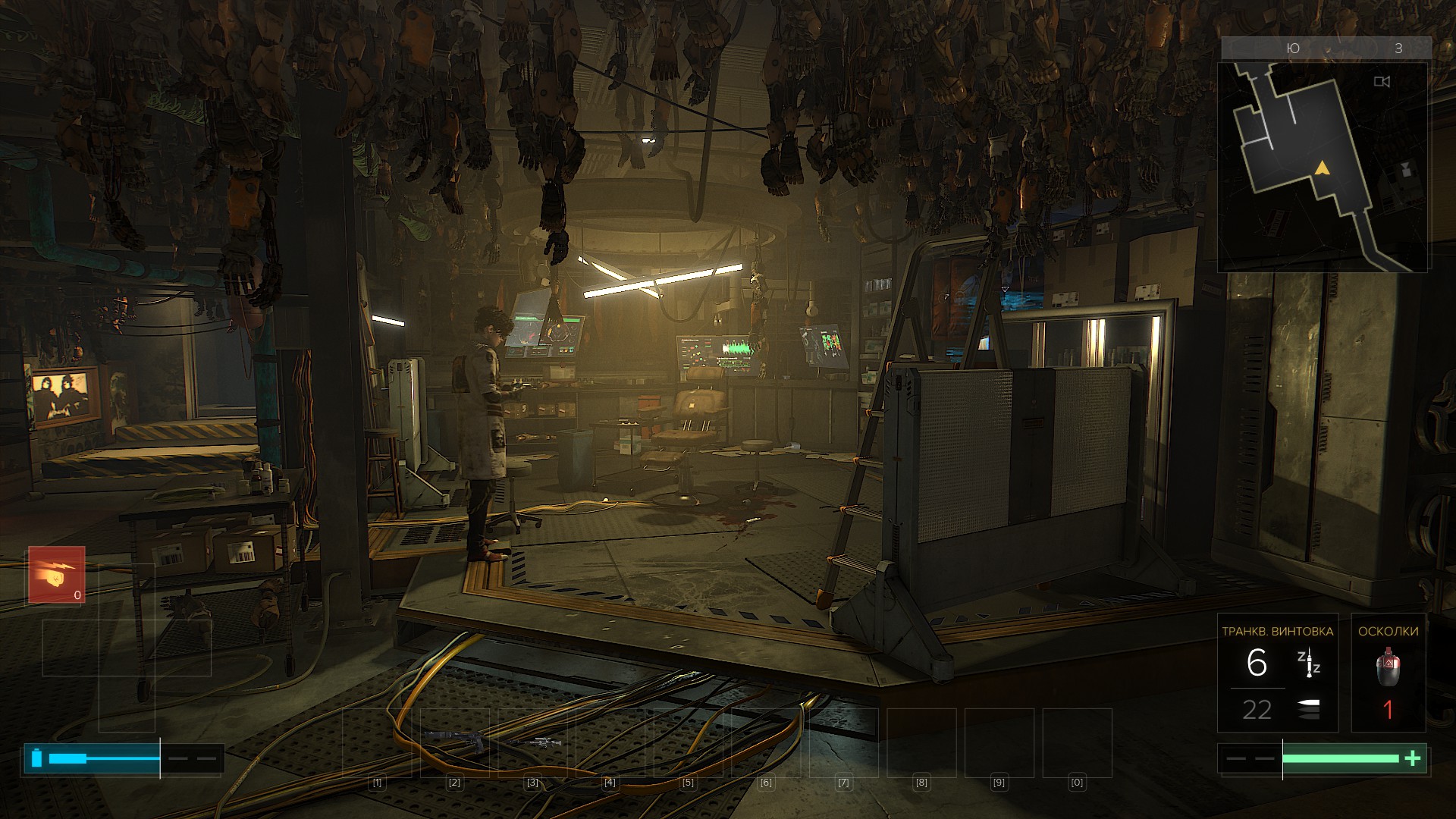Screen dimensions: 1456x819
Task: Click the security camera marker on minimap
Action: (1382, 82)
